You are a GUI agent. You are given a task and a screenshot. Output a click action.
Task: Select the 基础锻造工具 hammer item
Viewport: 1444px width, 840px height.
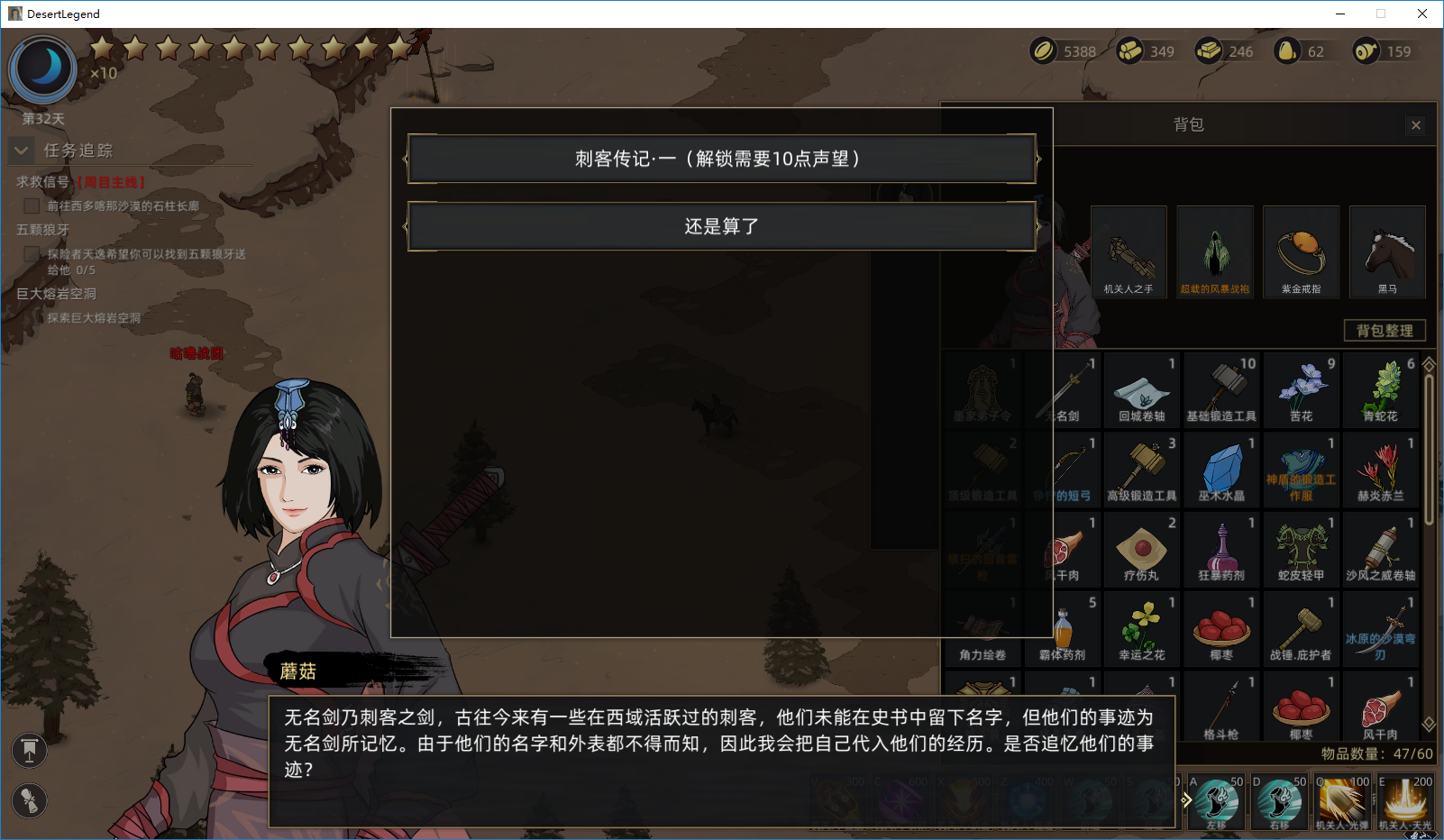click(x=1220, y=388)
